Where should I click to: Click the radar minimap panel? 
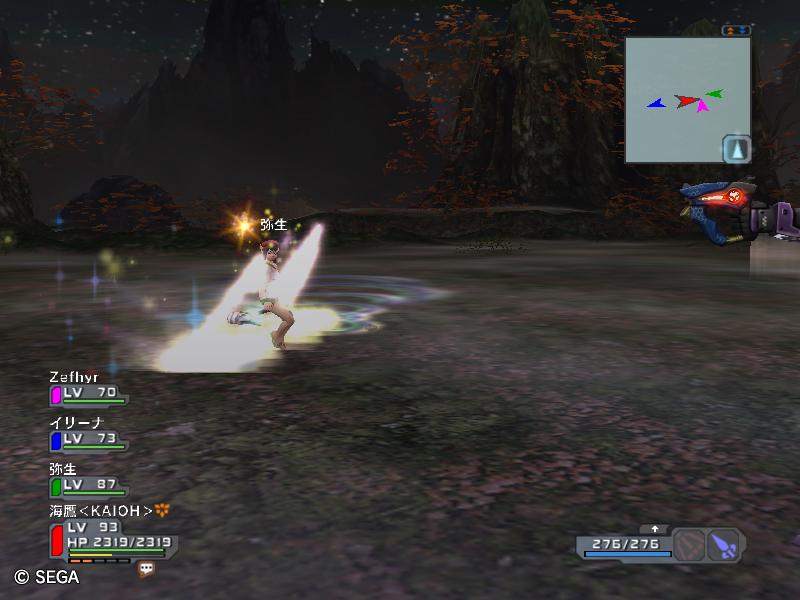tap(687, 100)
